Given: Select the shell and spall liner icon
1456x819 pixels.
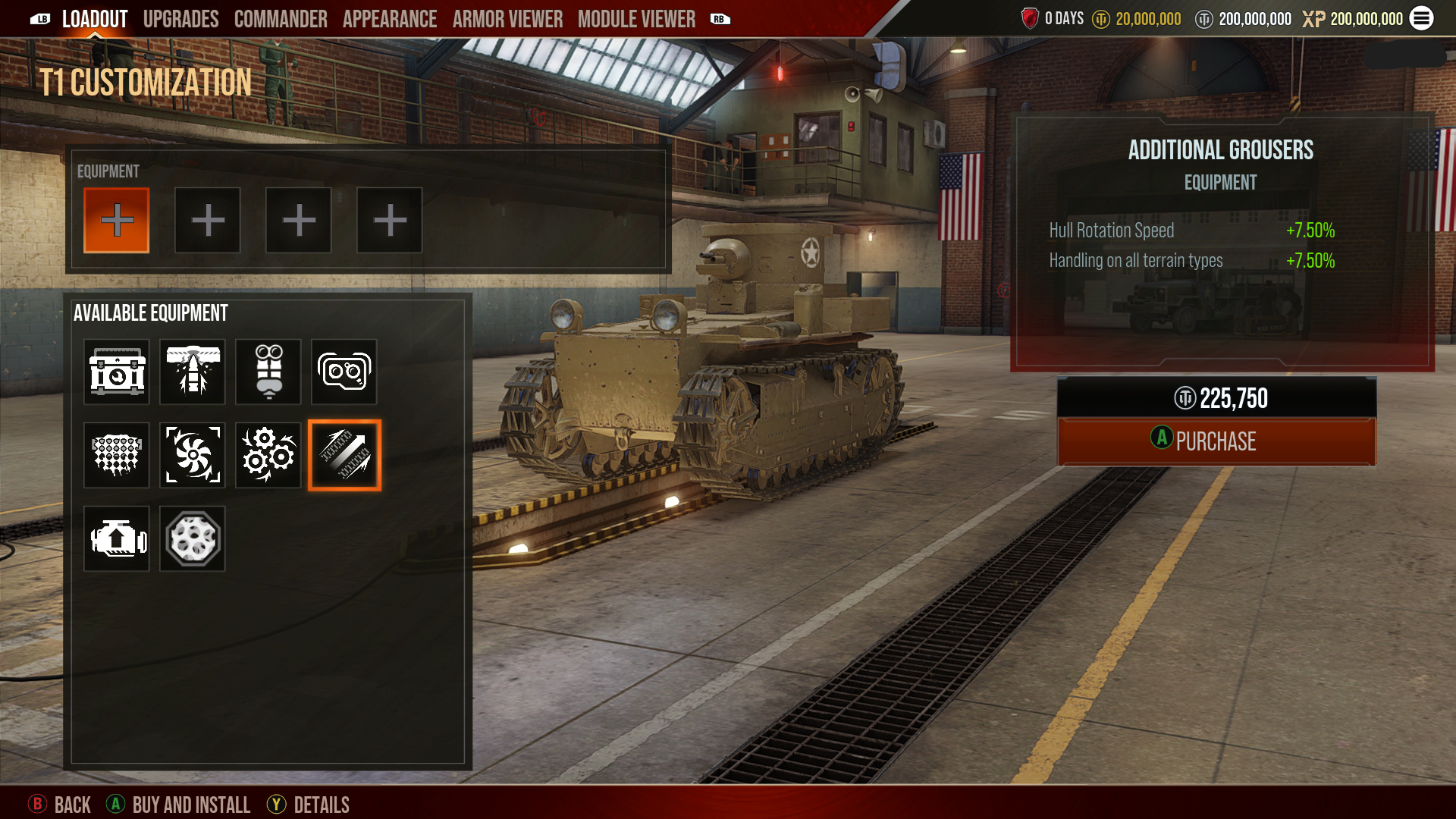Looking at the screenshot, I should point(193,372).
